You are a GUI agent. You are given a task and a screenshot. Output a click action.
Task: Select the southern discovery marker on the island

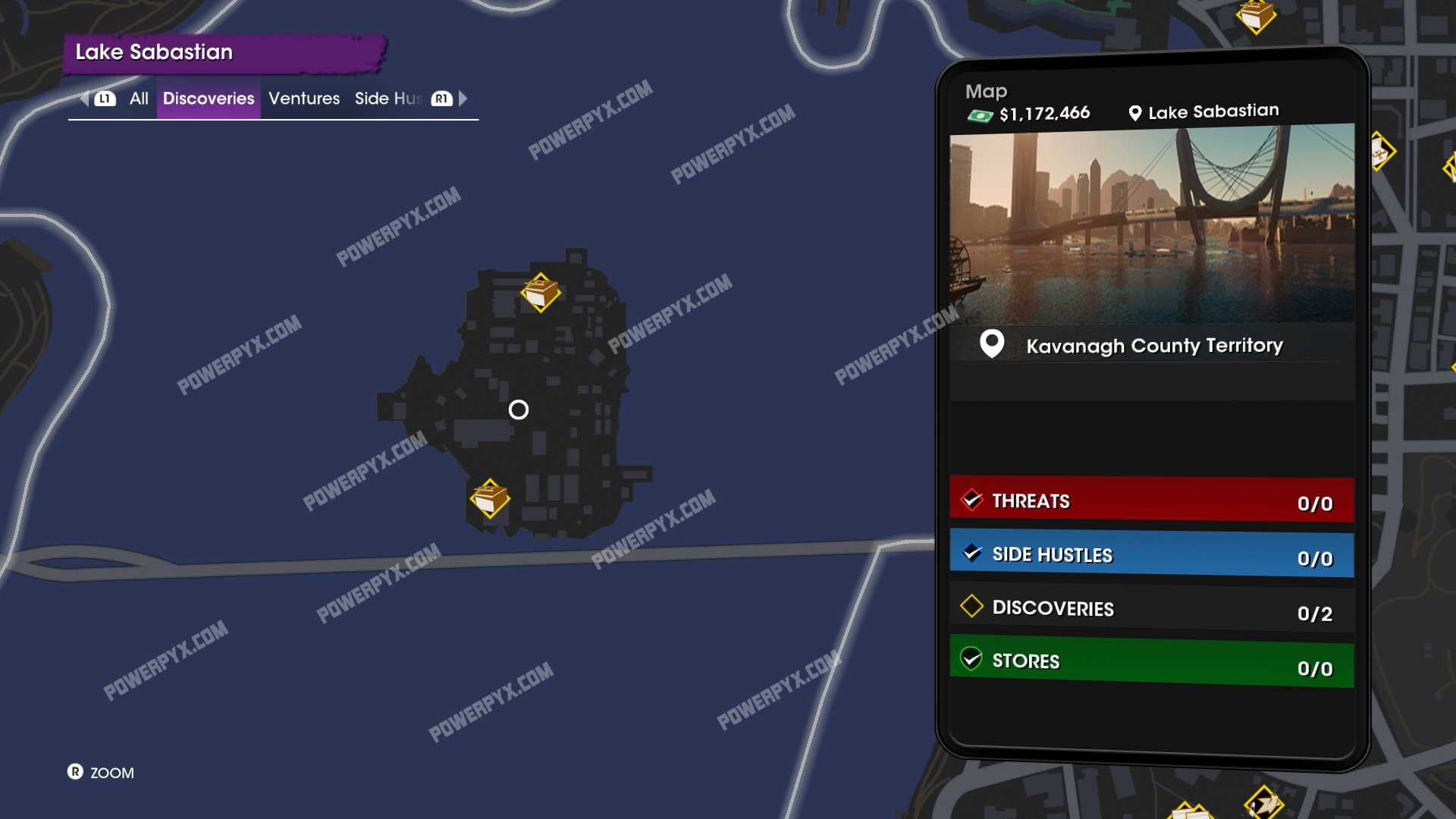point(490,499)
